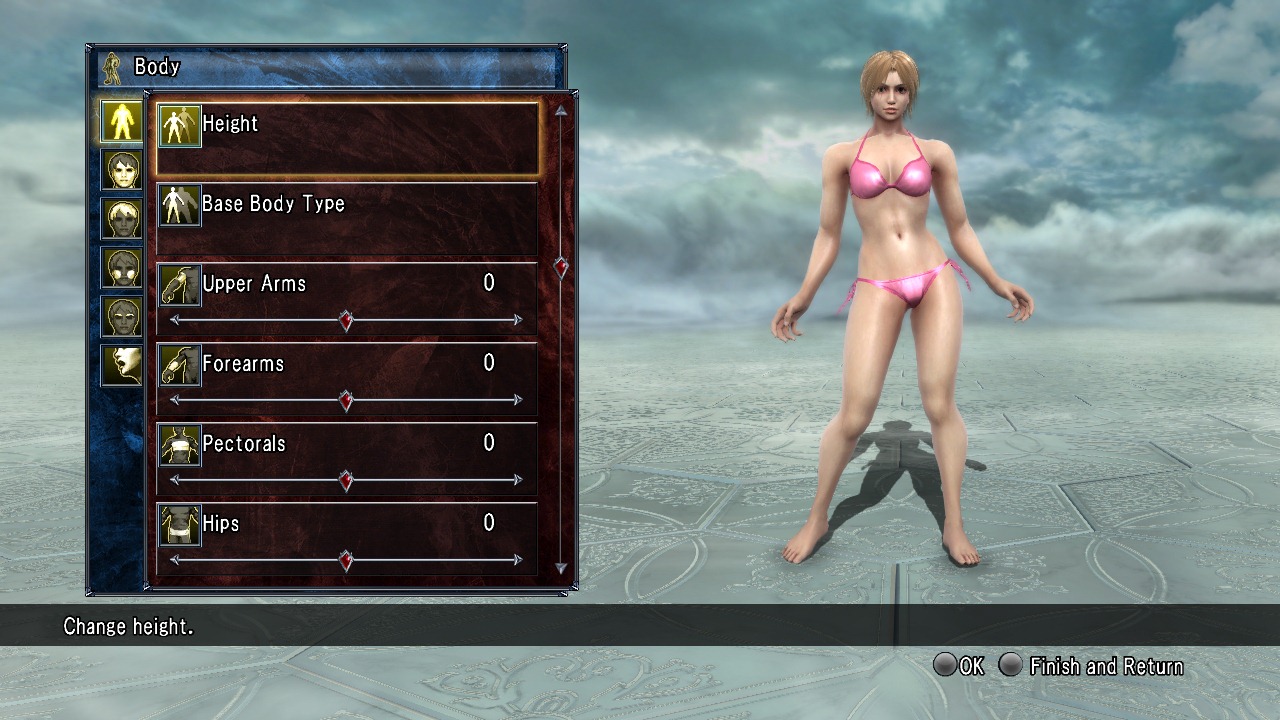Change the Hips slider value

click(x=346, y=560)
